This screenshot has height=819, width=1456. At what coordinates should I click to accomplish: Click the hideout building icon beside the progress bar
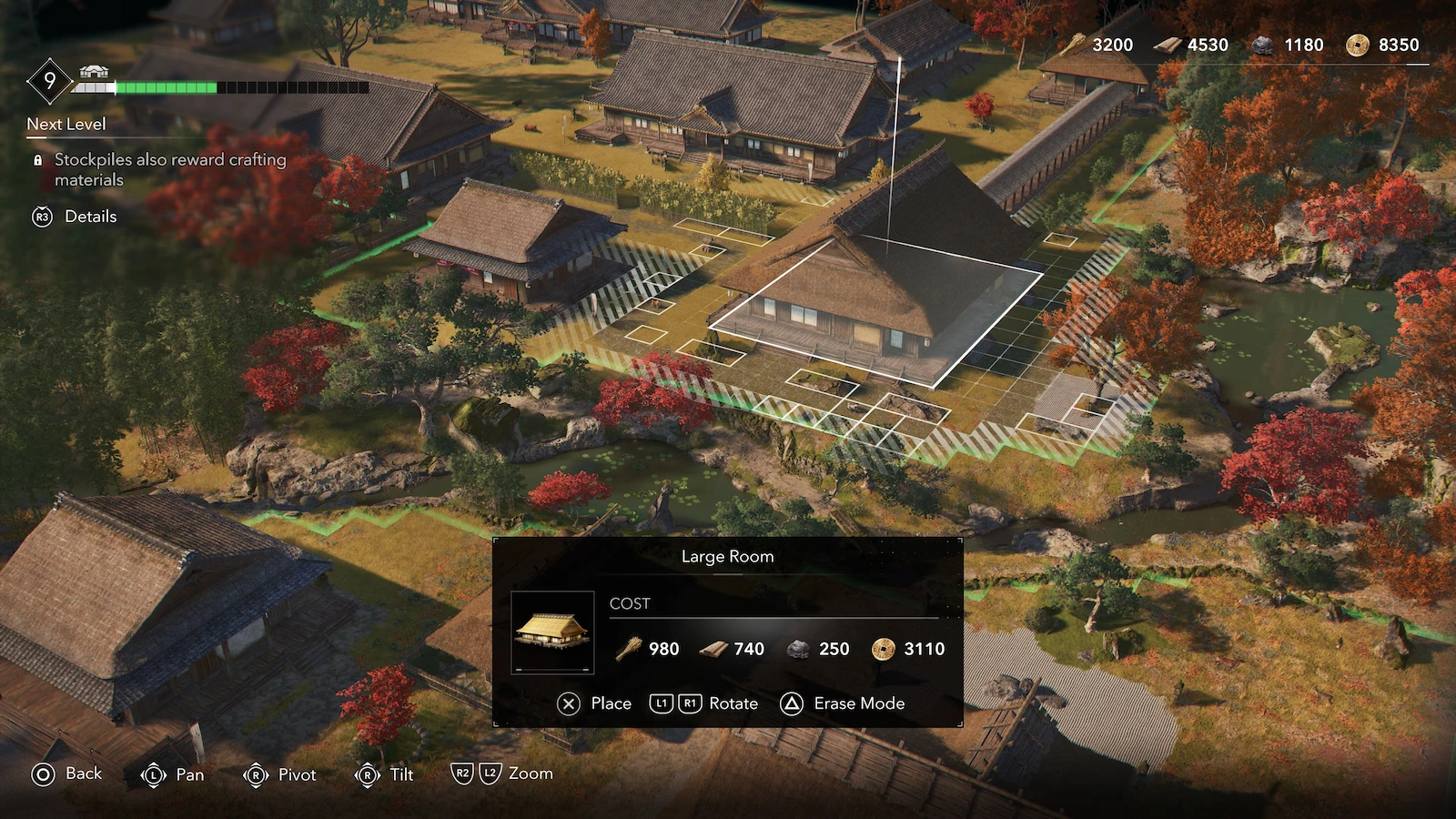[x=96, y=71]
